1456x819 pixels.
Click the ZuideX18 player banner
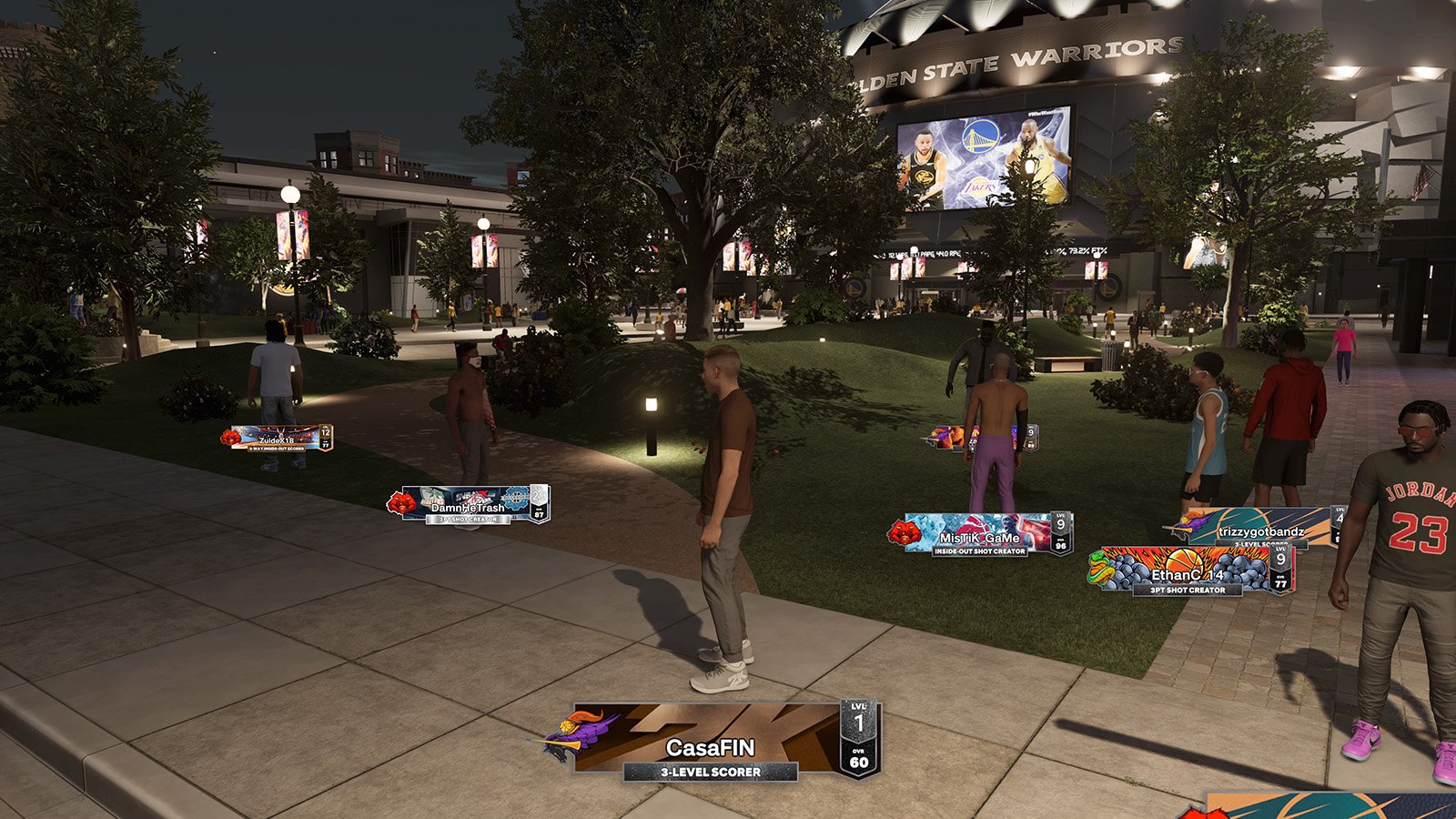tap(278, 439)
